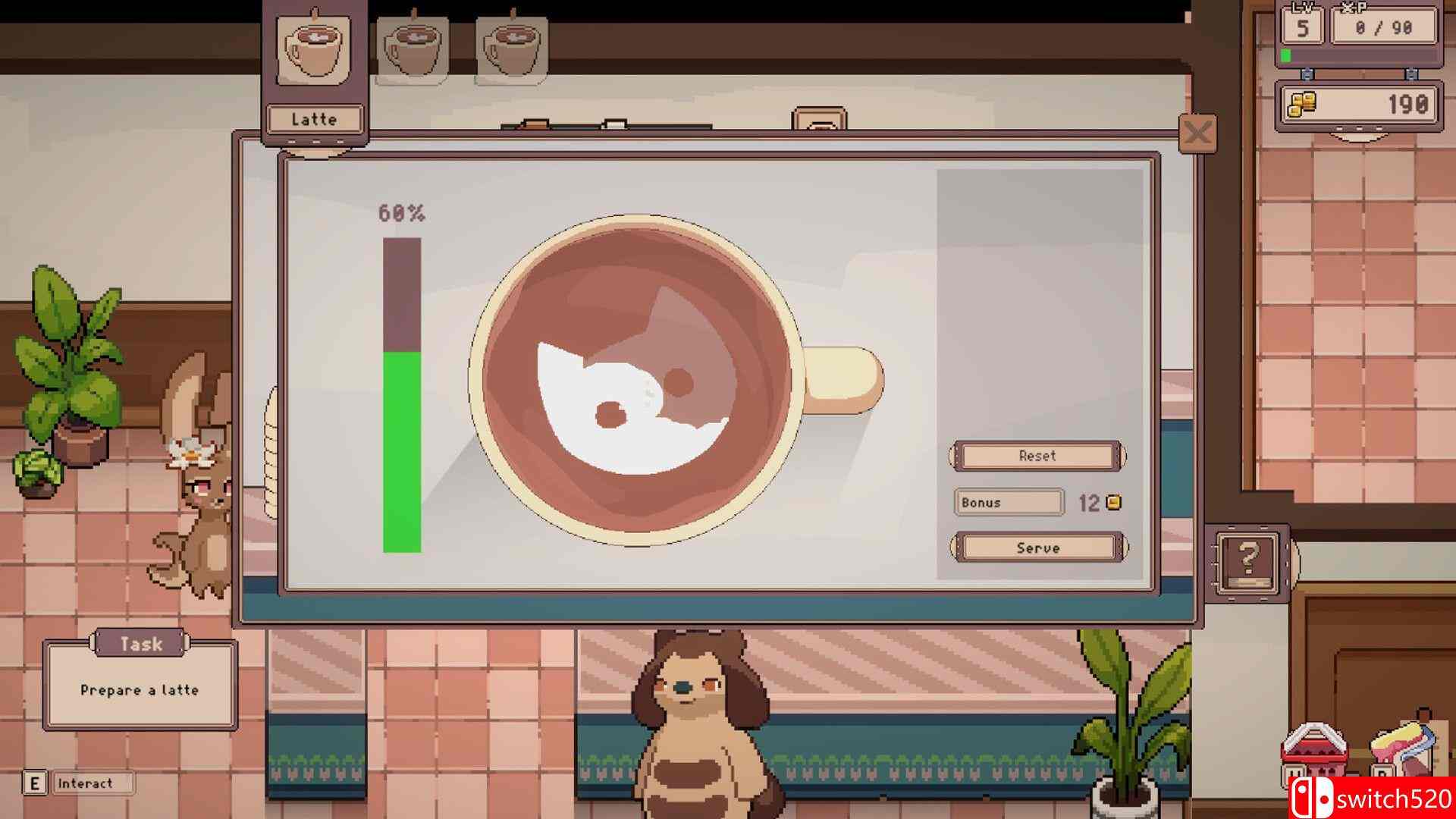Pick the third cup recipe on the shelf
This screenshot has height=819, width=1456.
click(513, 47)
